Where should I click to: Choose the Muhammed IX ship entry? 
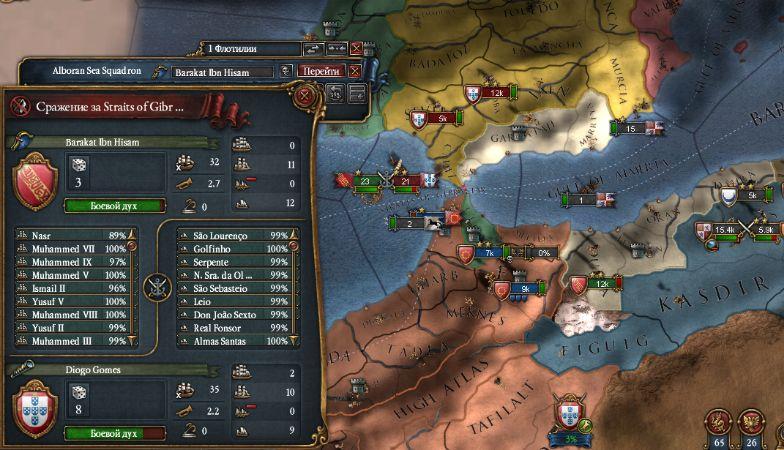point(71,261)
